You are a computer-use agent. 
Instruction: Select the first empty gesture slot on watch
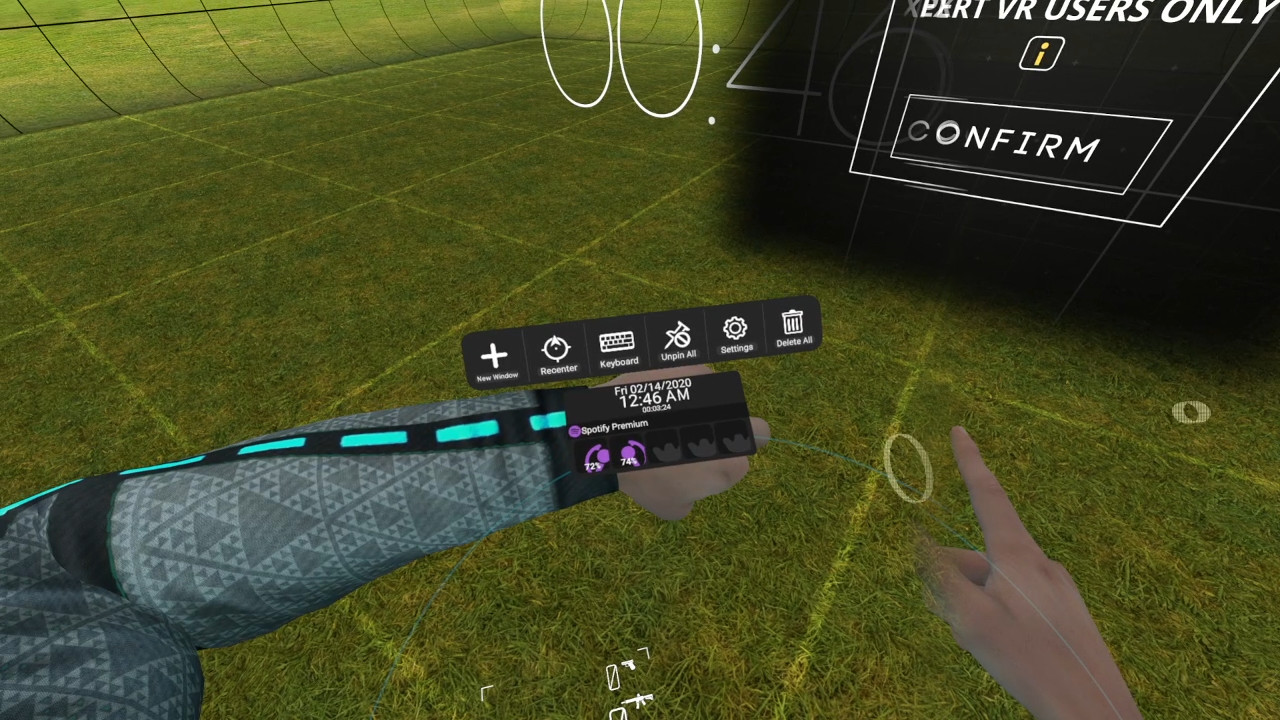664,447
